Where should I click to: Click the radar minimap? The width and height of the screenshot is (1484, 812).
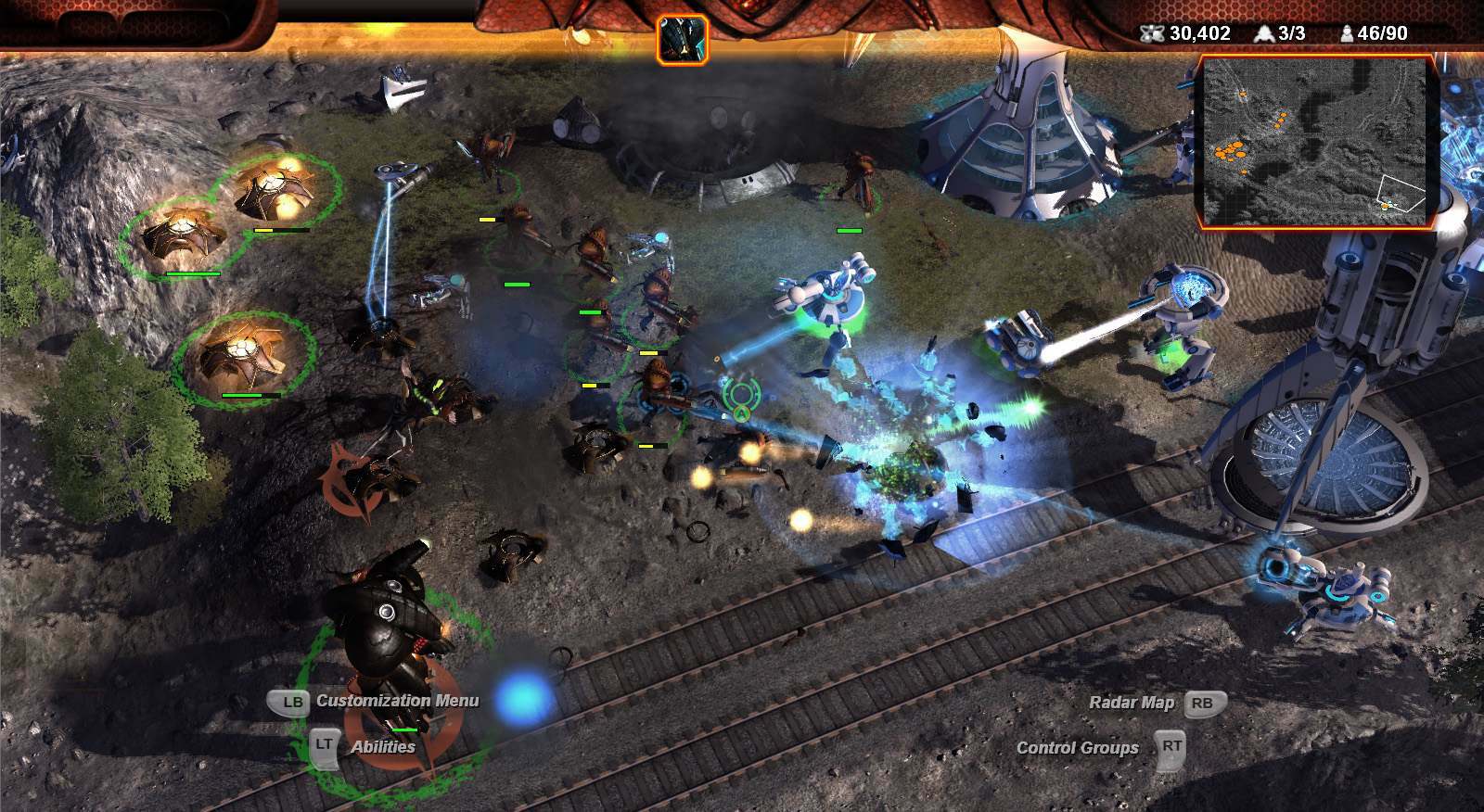(x=1316, y=142)
